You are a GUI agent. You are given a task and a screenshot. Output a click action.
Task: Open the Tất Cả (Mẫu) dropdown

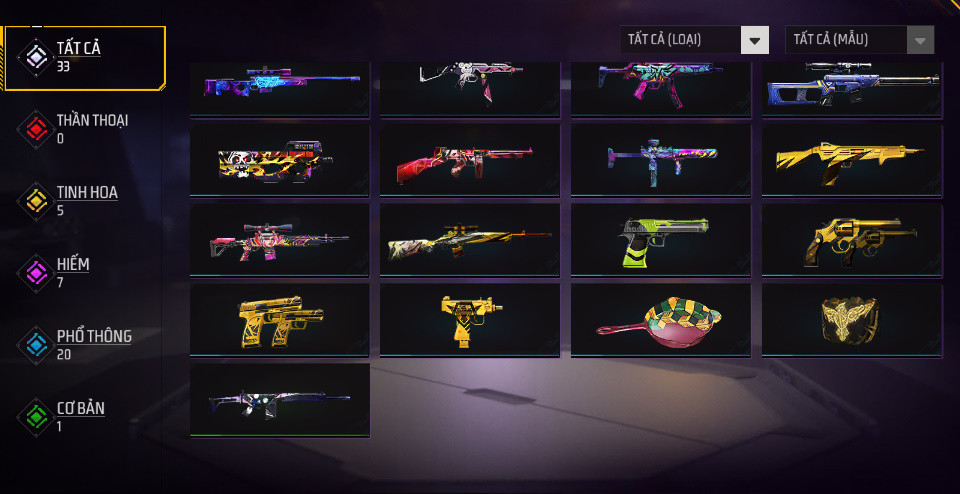coord(860,40)
